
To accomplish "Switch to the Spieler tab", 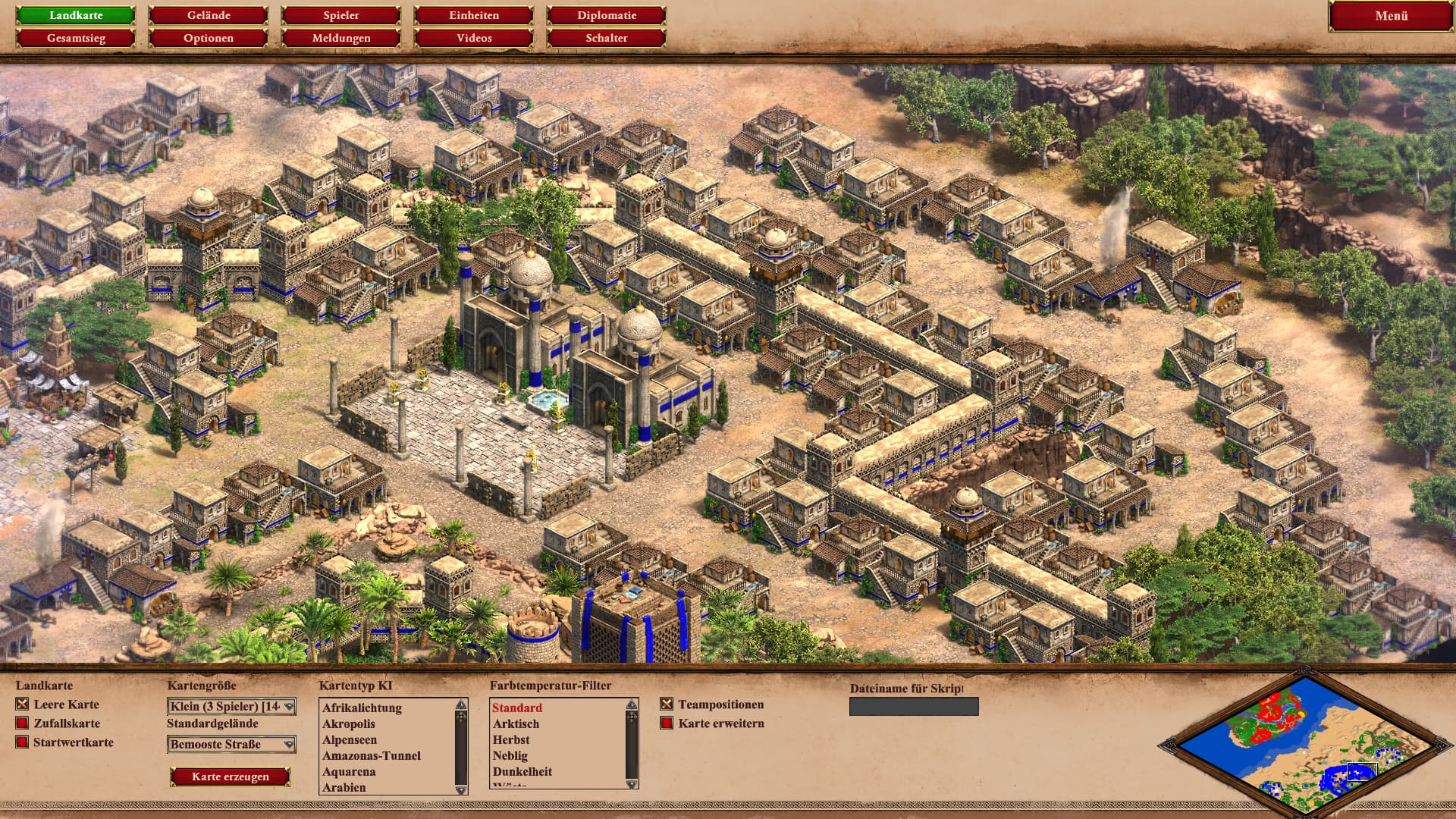I will [x=341, y=15].
